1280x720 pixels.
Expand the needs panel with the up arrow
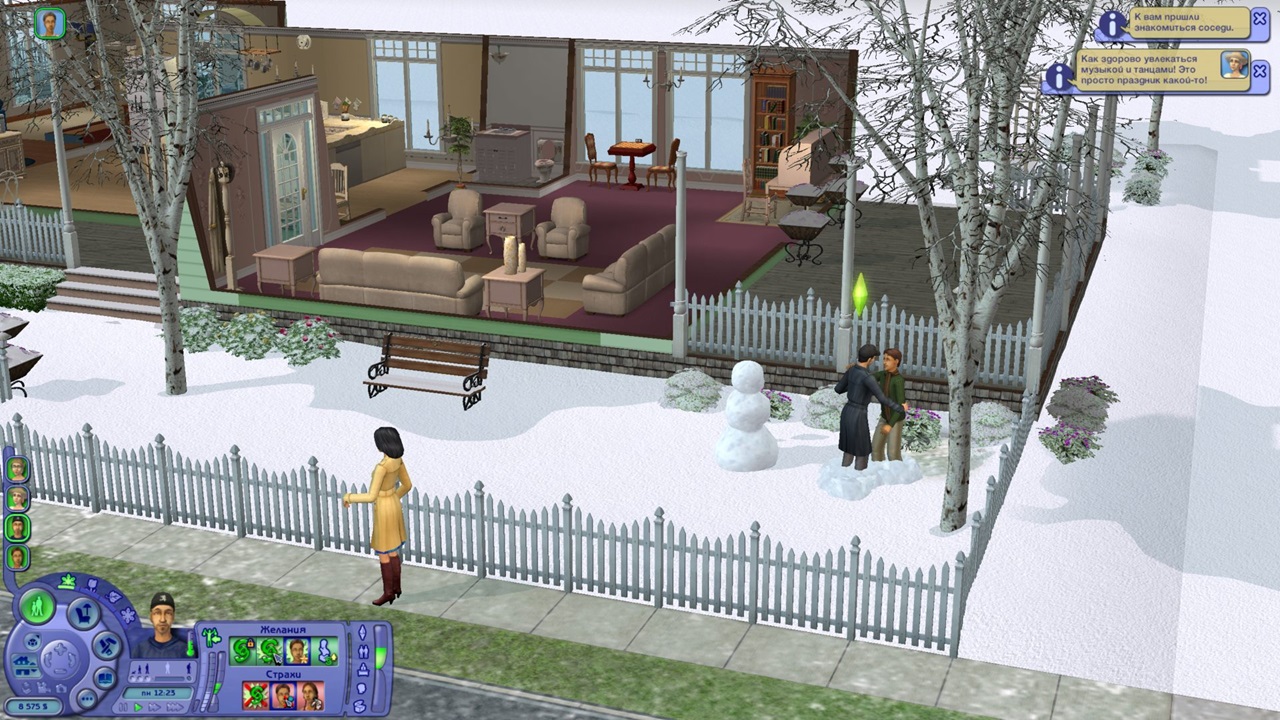361,632
